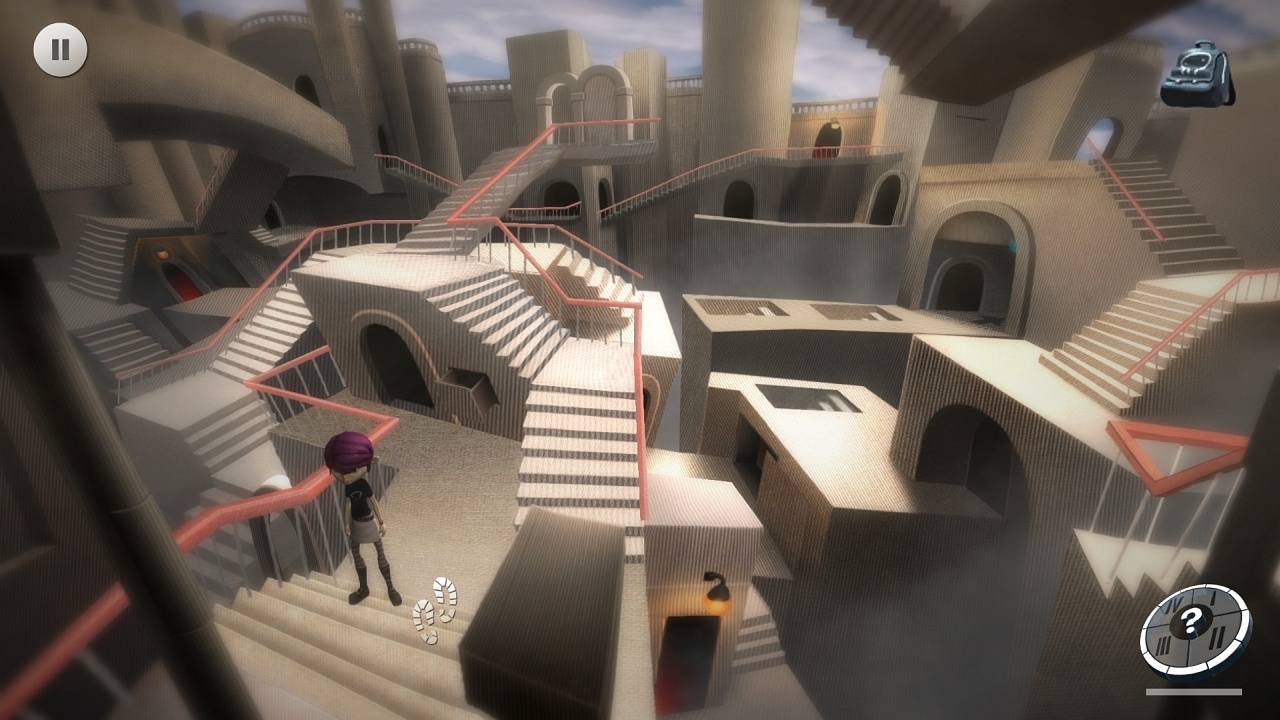This screenshot has width=1280, height=720.
Task: Select the footprints waypoint marker
Action: (435, 612)
